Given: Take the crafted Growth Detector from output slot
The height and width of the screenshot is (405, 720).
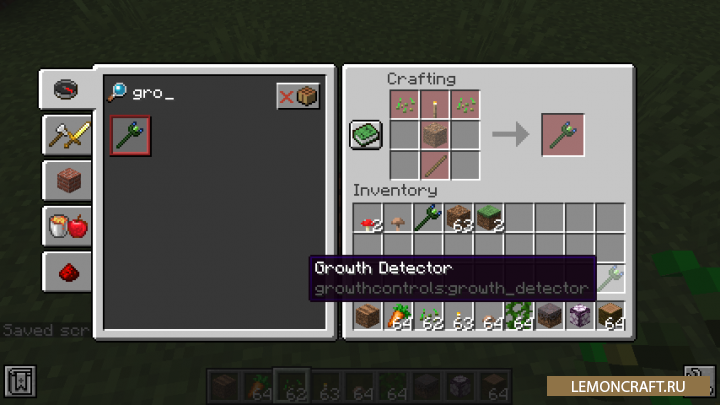Looking at the screenshot, I should (x=563, y=135).
